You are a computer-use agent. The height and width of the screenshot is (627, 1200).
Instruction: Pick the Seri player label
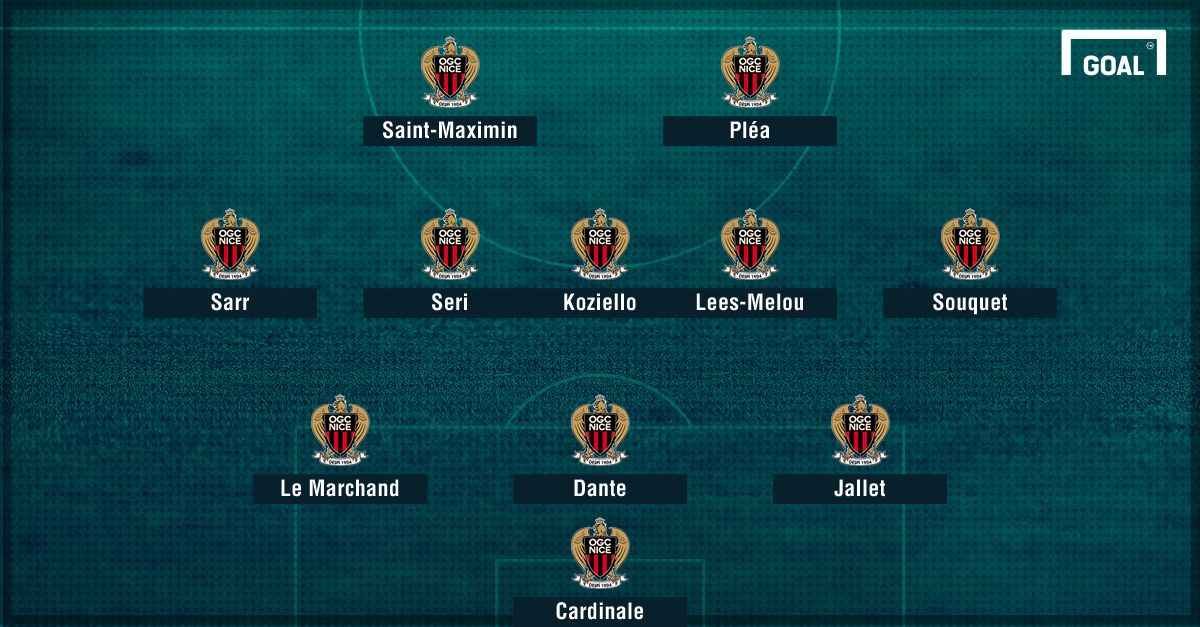450,303
